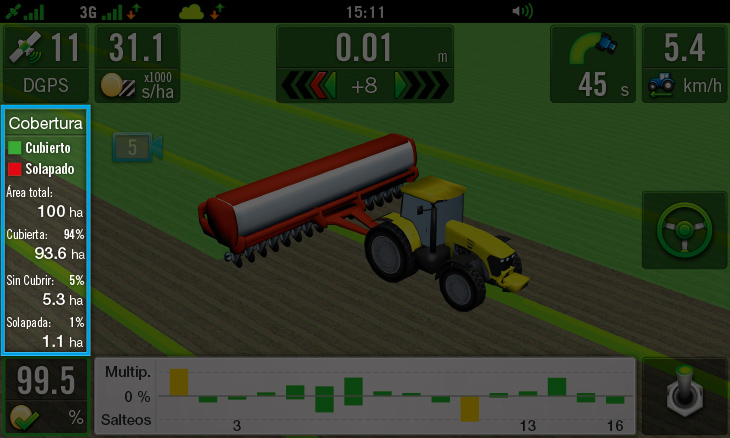This screenshot has width=730, height=438.
Task: Tap the tractor speed km/h widget
Action: (684, 63)
